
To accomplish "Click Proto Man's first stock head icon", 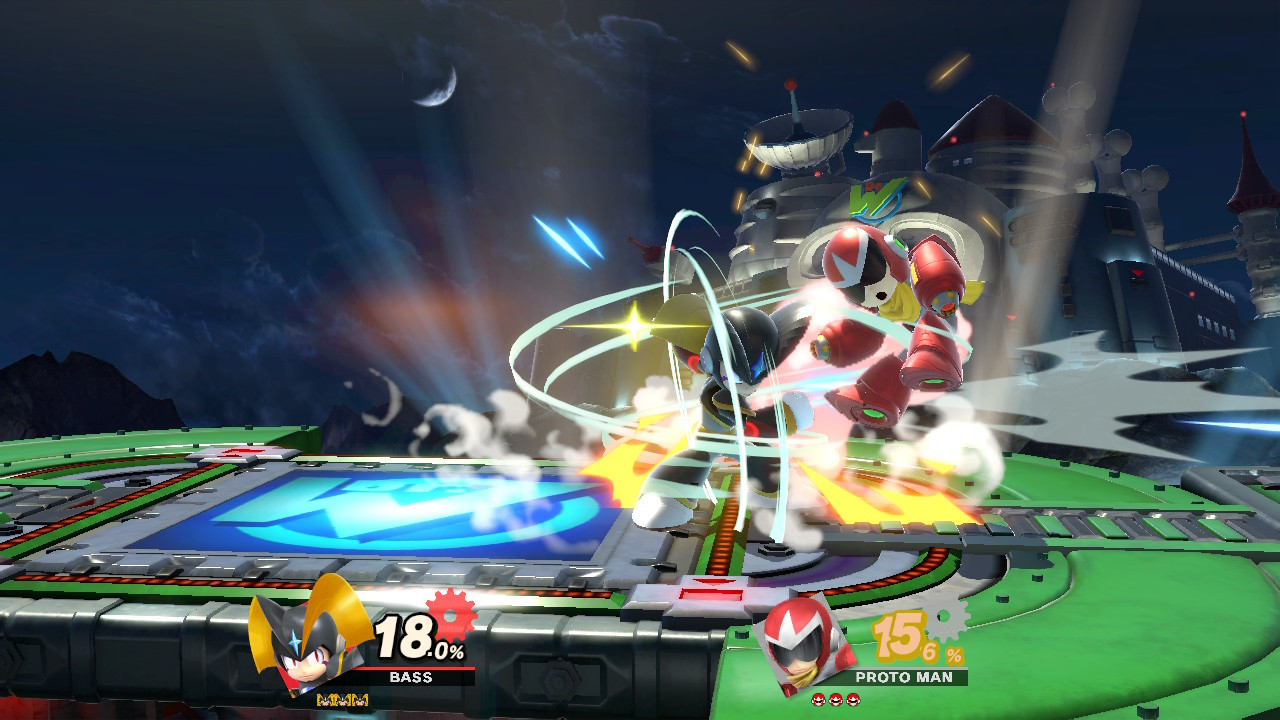I will [818, 700].
